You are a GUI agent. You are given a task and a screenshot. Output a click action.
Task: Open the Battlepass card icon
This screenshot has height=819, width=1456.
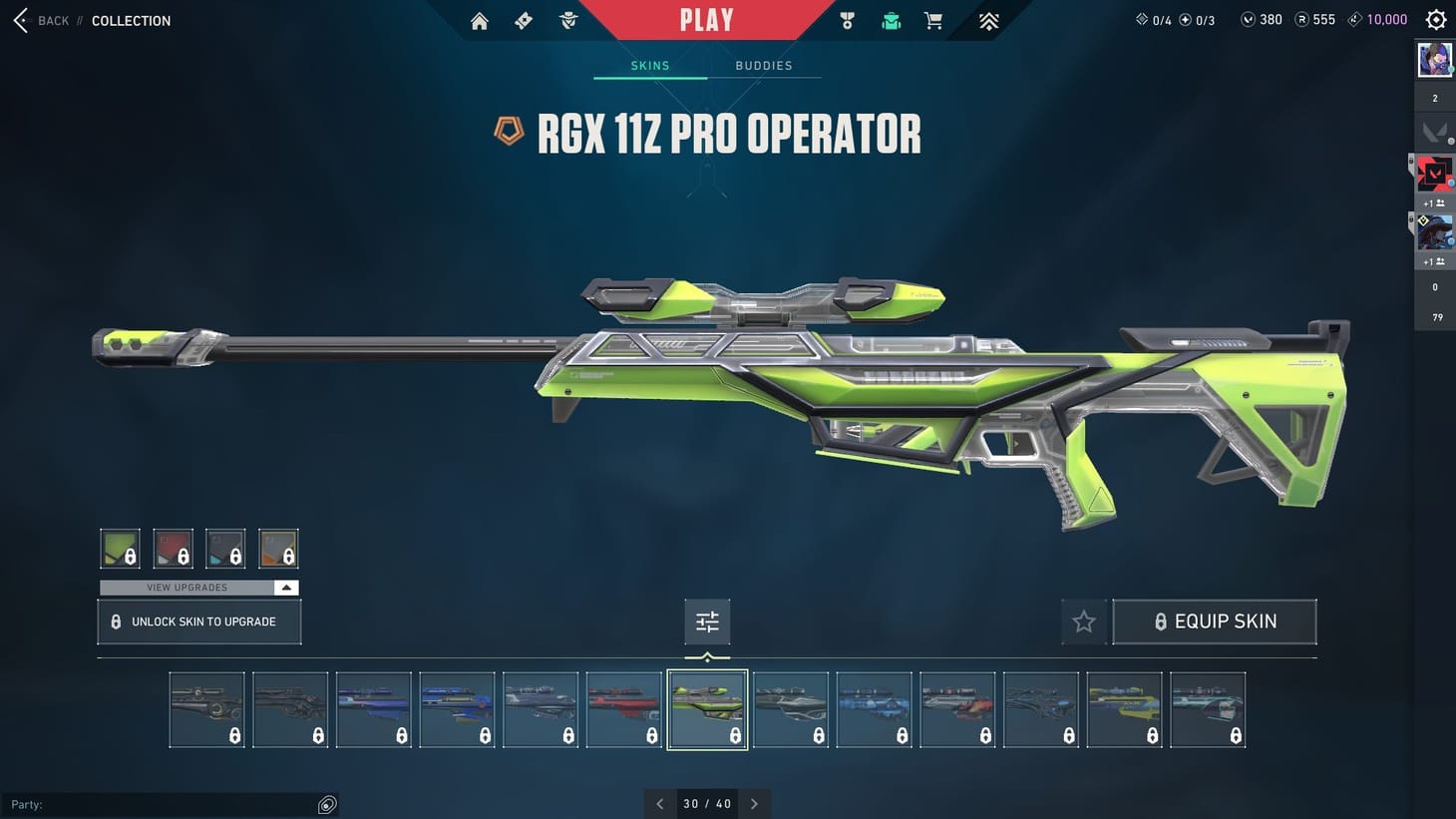(x=523, y=20)
